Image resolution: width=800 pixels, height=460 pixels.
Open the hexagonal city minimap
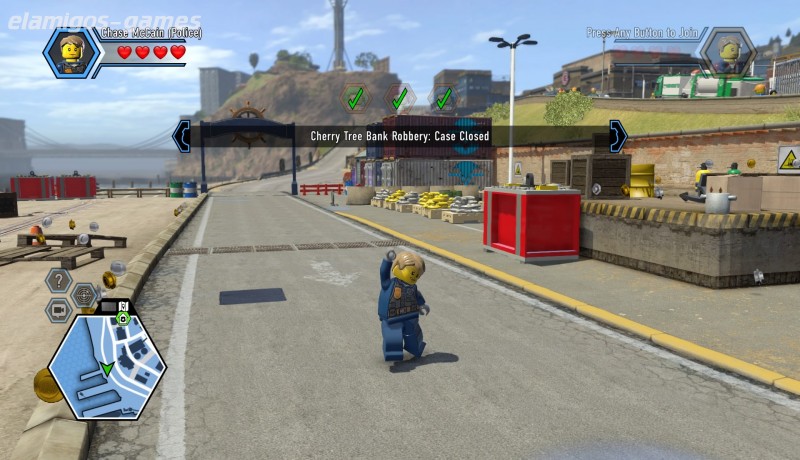107,363
